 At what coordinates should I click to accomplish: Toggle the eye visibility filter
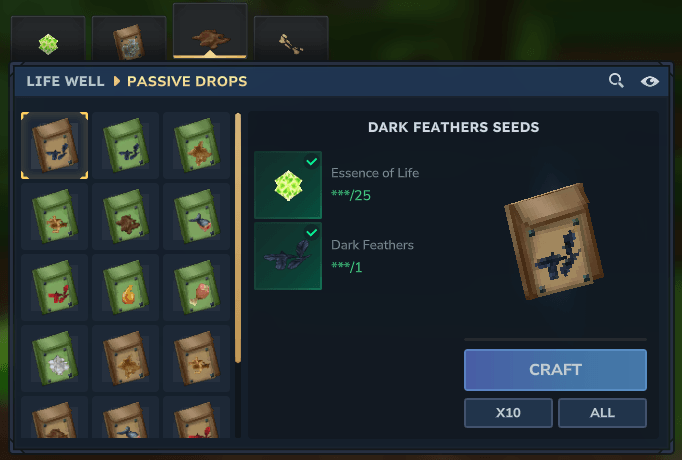pyautogui.click(x=650, y=81)
